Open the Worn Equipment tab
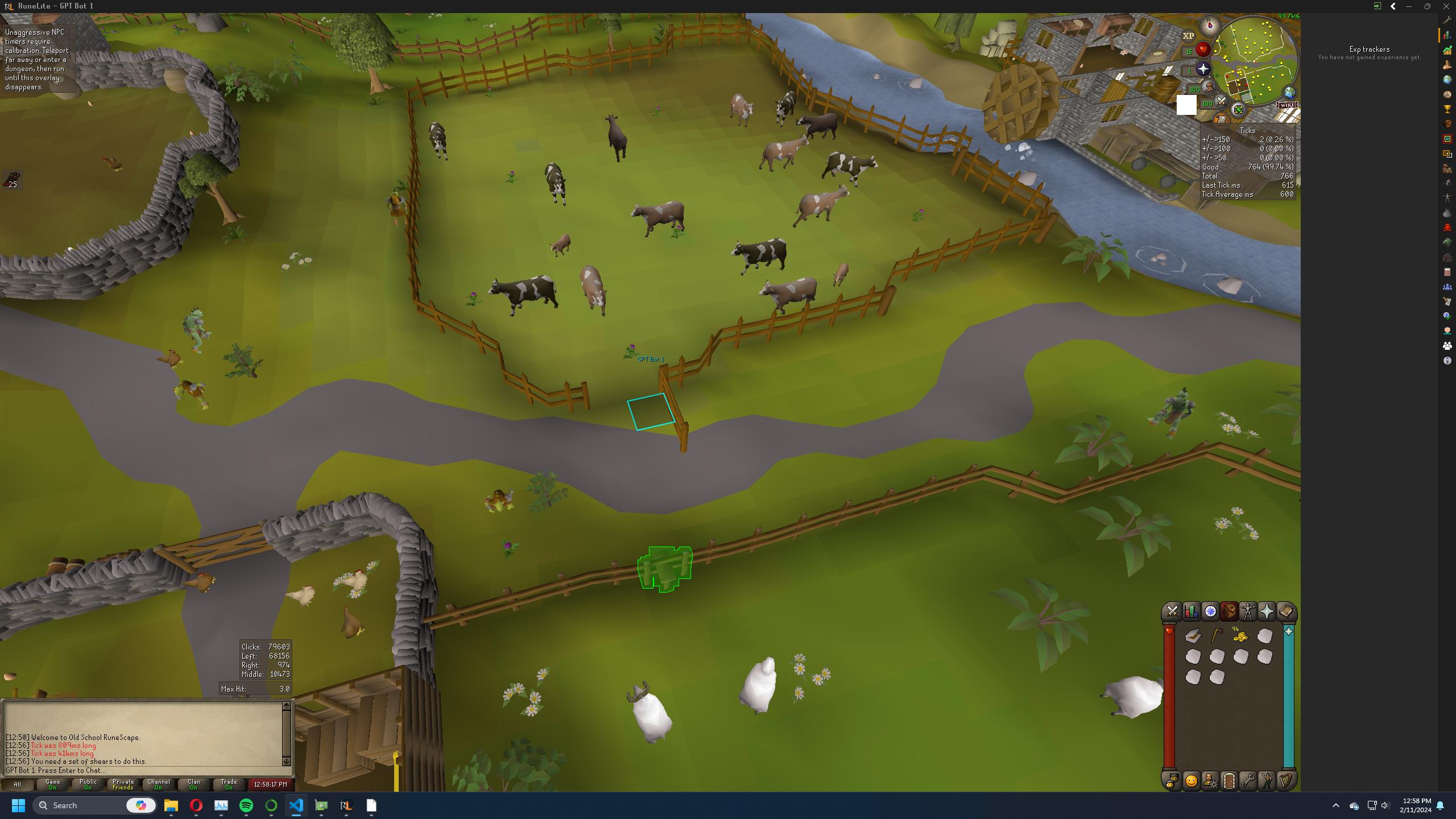The width and height of the screenshot is (1456, 819). pos(1248,613)
